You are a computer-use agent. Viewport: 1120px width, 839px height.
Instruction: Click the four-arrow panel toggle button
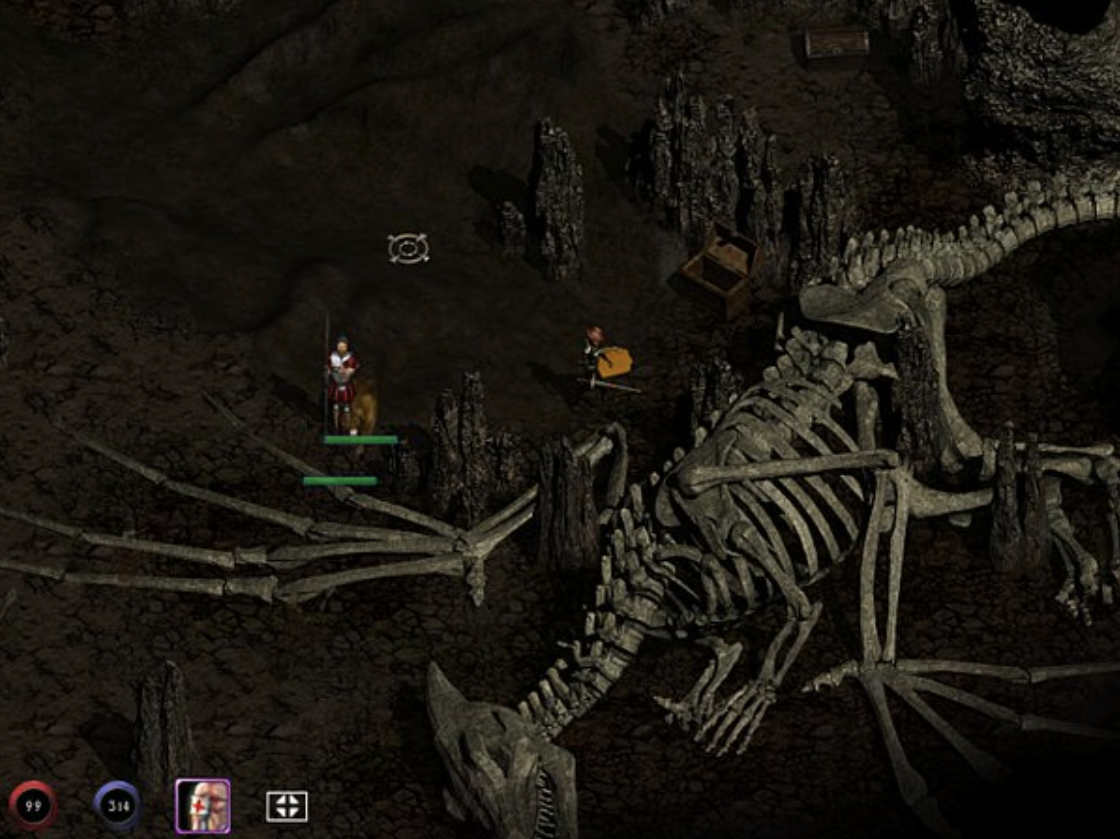(x=286, y=806)
